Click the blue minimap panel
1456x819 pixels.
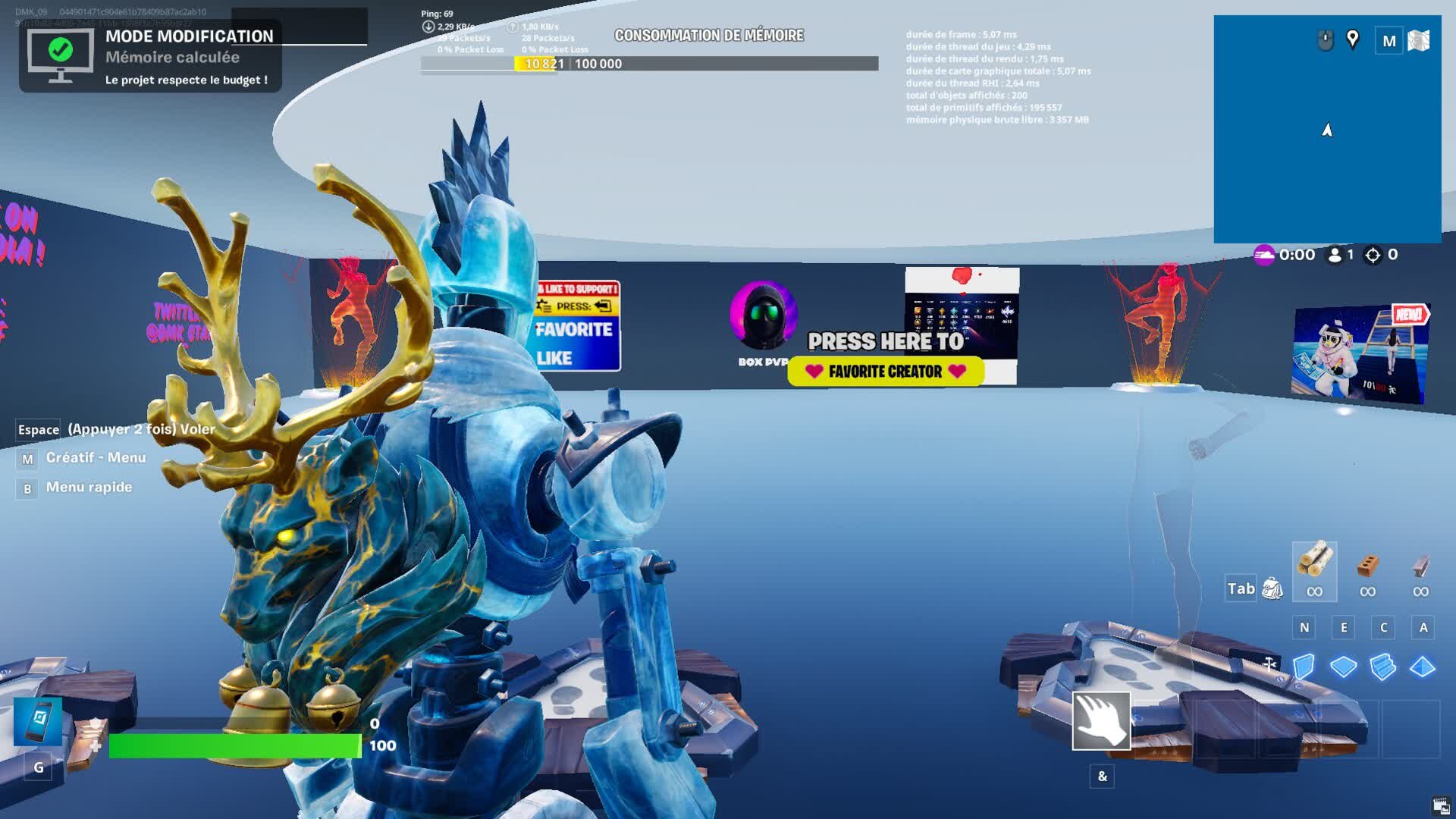[1327, 152]
